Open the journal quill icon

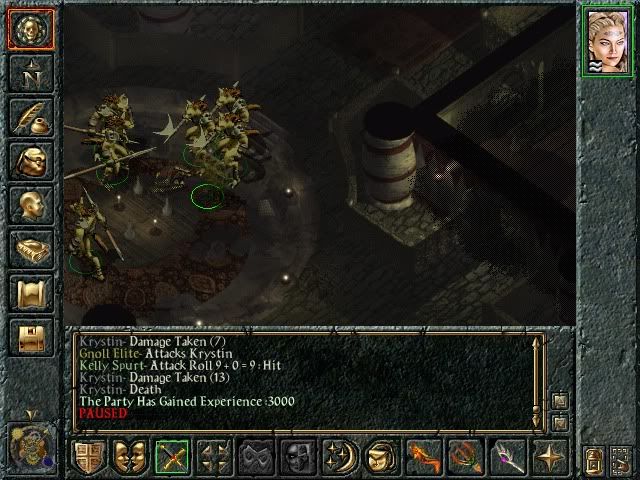click(30, 116)
